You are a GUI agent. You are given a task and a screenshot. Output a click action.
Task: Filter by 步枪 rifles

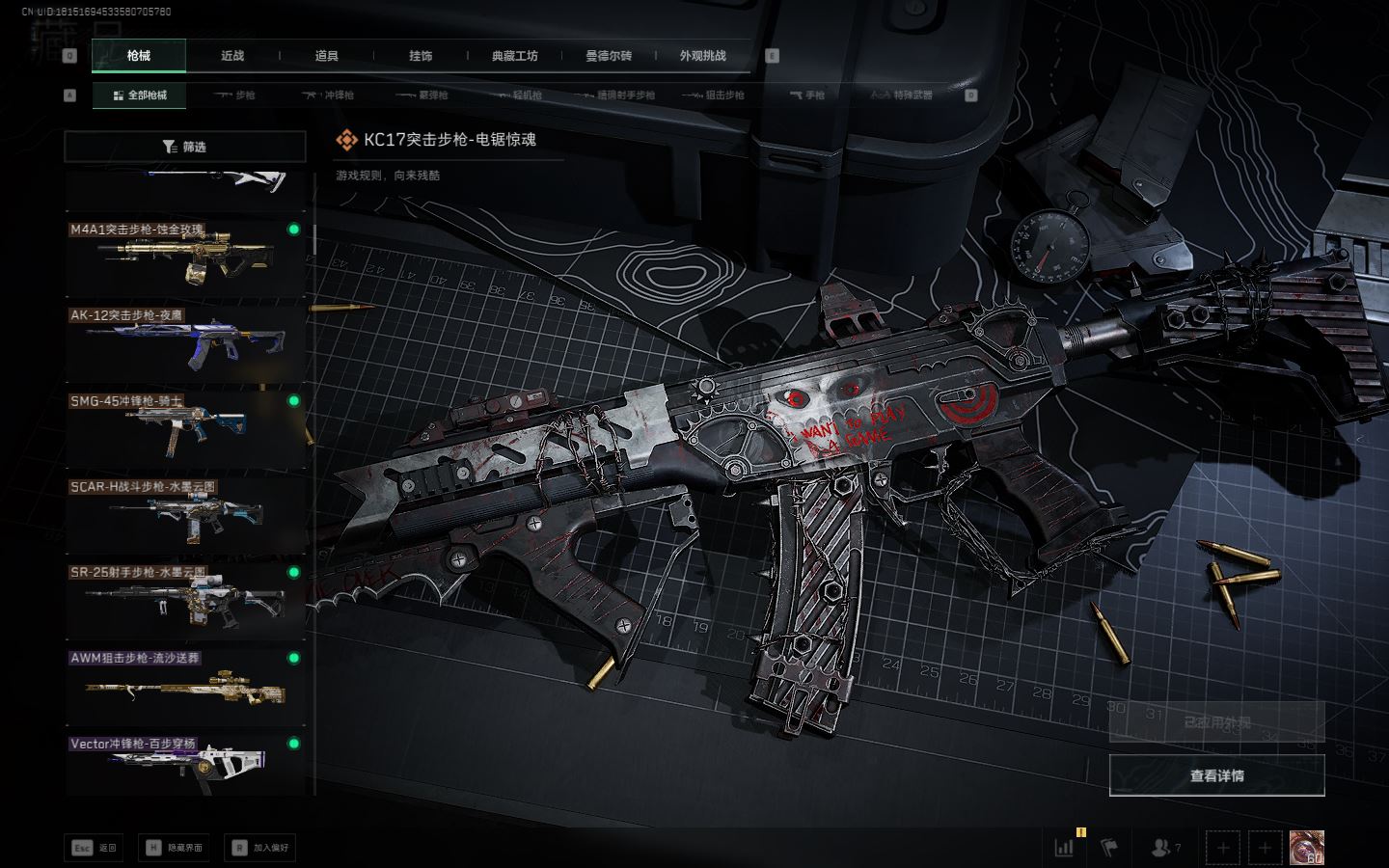pos(234,95)
